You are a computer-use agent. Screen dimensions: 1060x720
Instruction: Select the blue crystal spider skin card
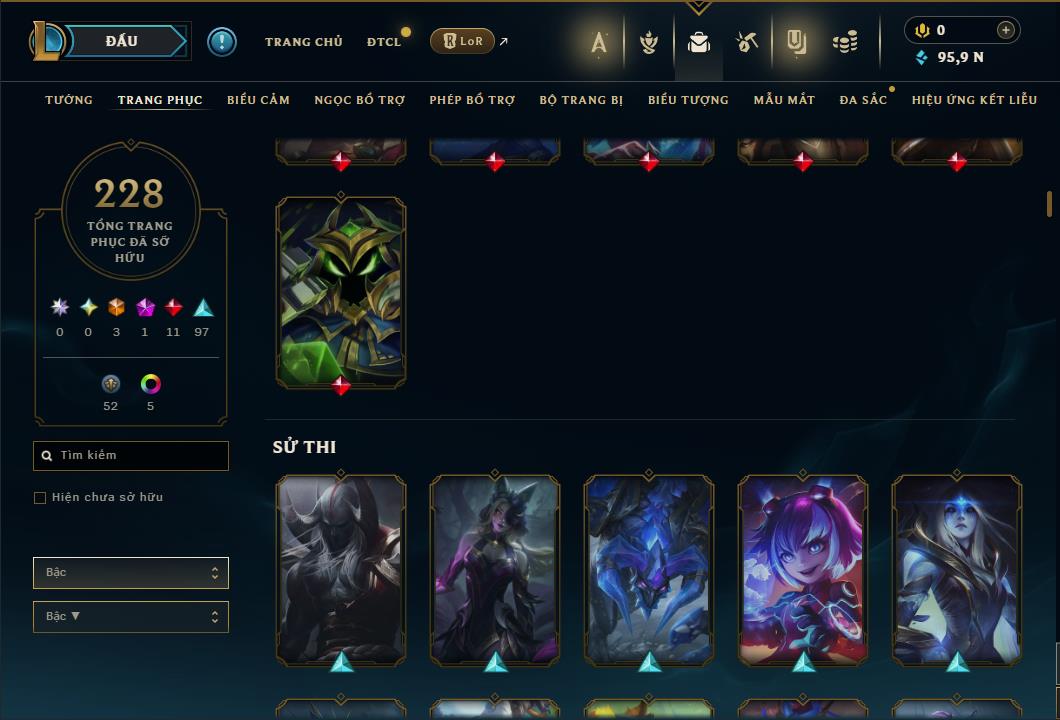(x=649, y=568)
